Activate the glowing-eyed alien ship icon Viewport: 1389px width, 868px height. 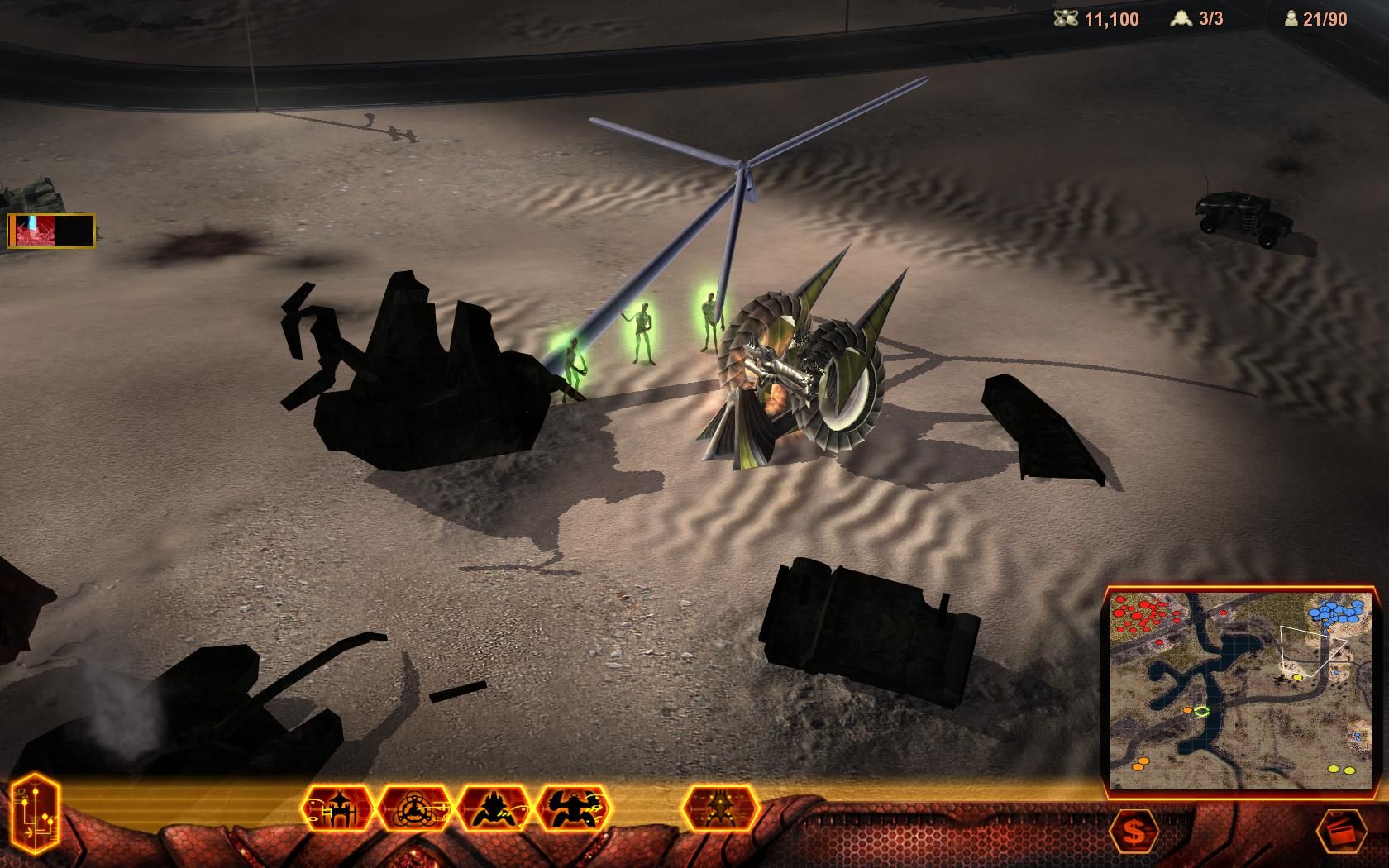pyautogui.click(x=720, y=808)
